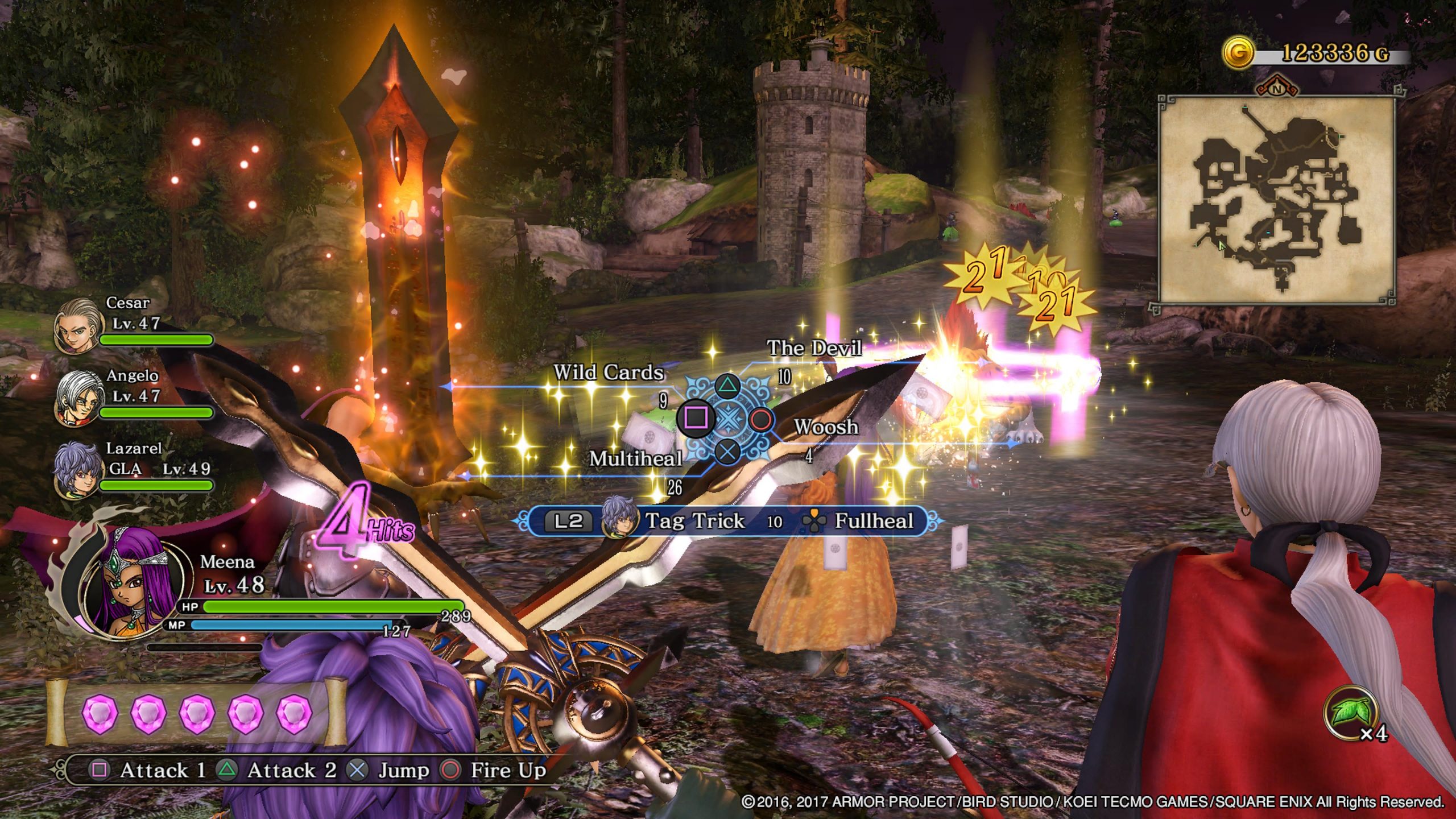1456x819 pixels.
Task: Activate the Woosh spell
Action: 826,427
